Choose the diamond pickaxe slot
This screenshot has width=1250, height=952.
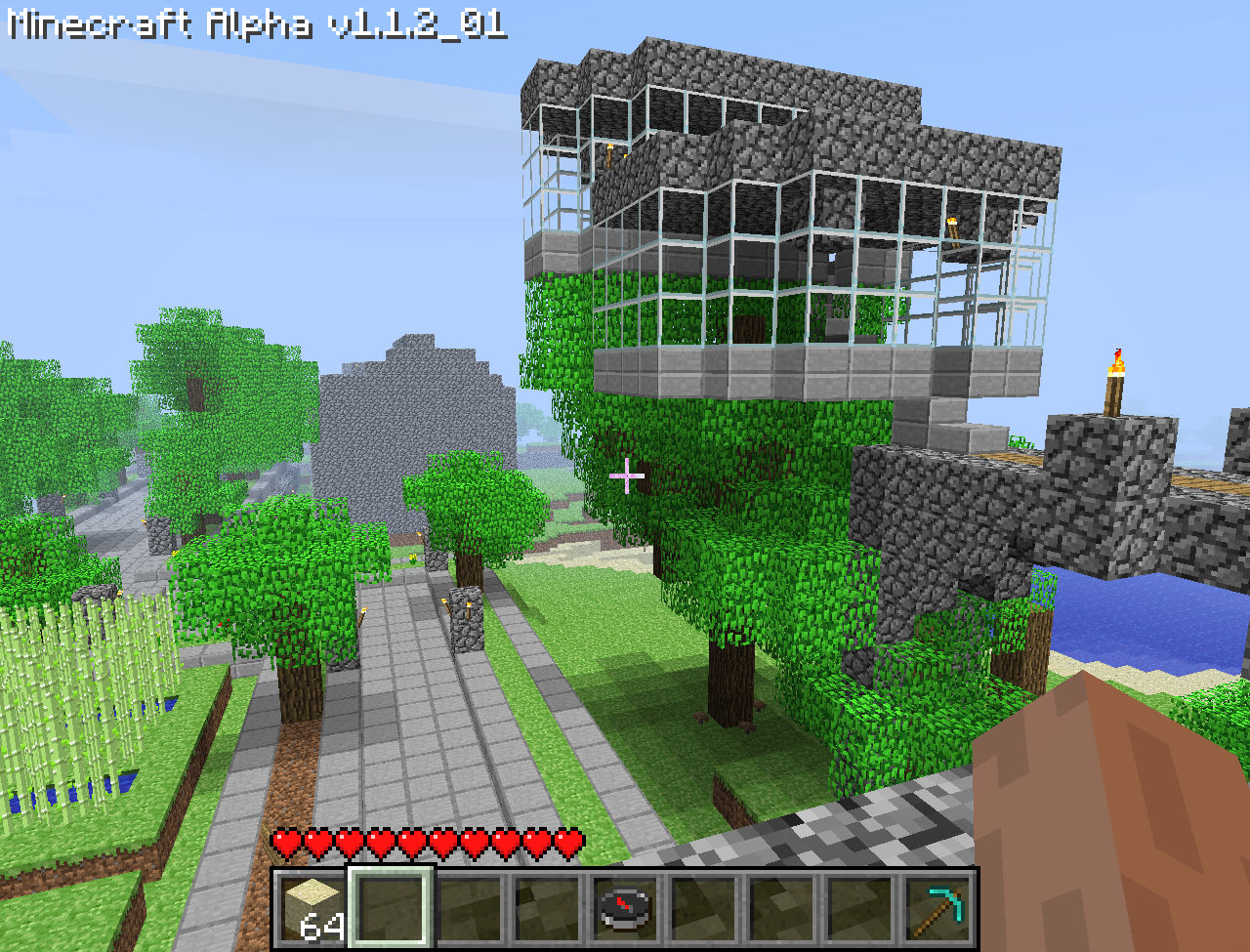point(937,908)
